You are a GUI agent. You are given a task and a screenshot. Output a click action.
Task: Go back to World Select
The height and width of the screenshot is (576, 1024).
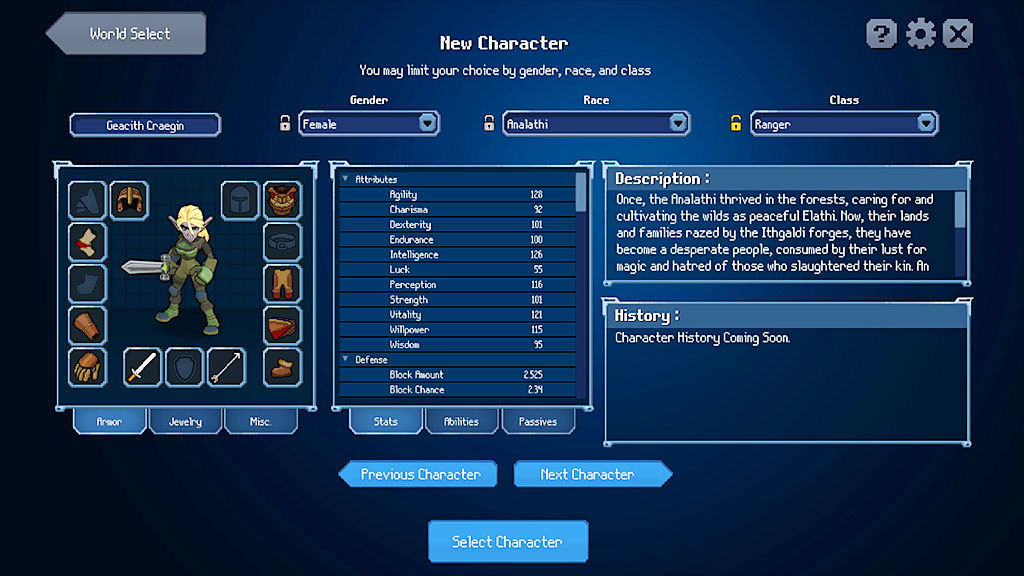pos(127,34)
